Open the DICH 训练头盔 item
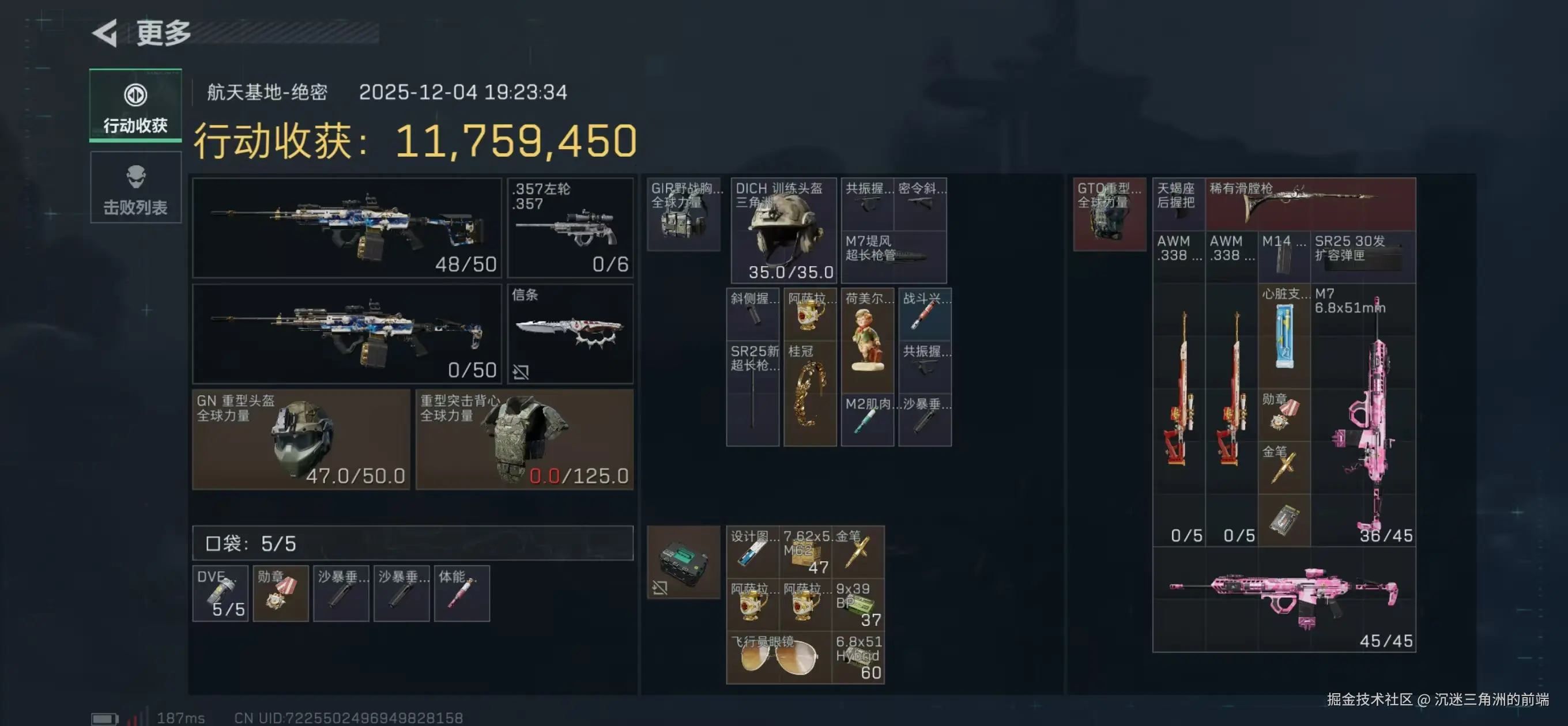This screenshot has height=726, width=1568. [x=783, y=230]
